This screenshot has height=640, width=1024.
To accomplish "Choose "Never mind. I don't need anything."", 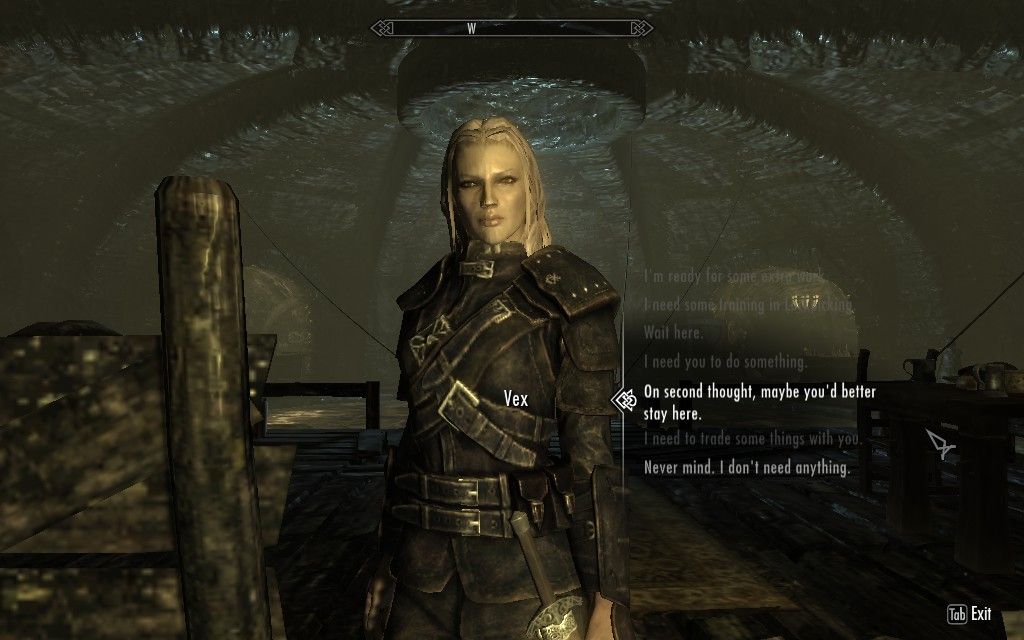I will 746,468.
